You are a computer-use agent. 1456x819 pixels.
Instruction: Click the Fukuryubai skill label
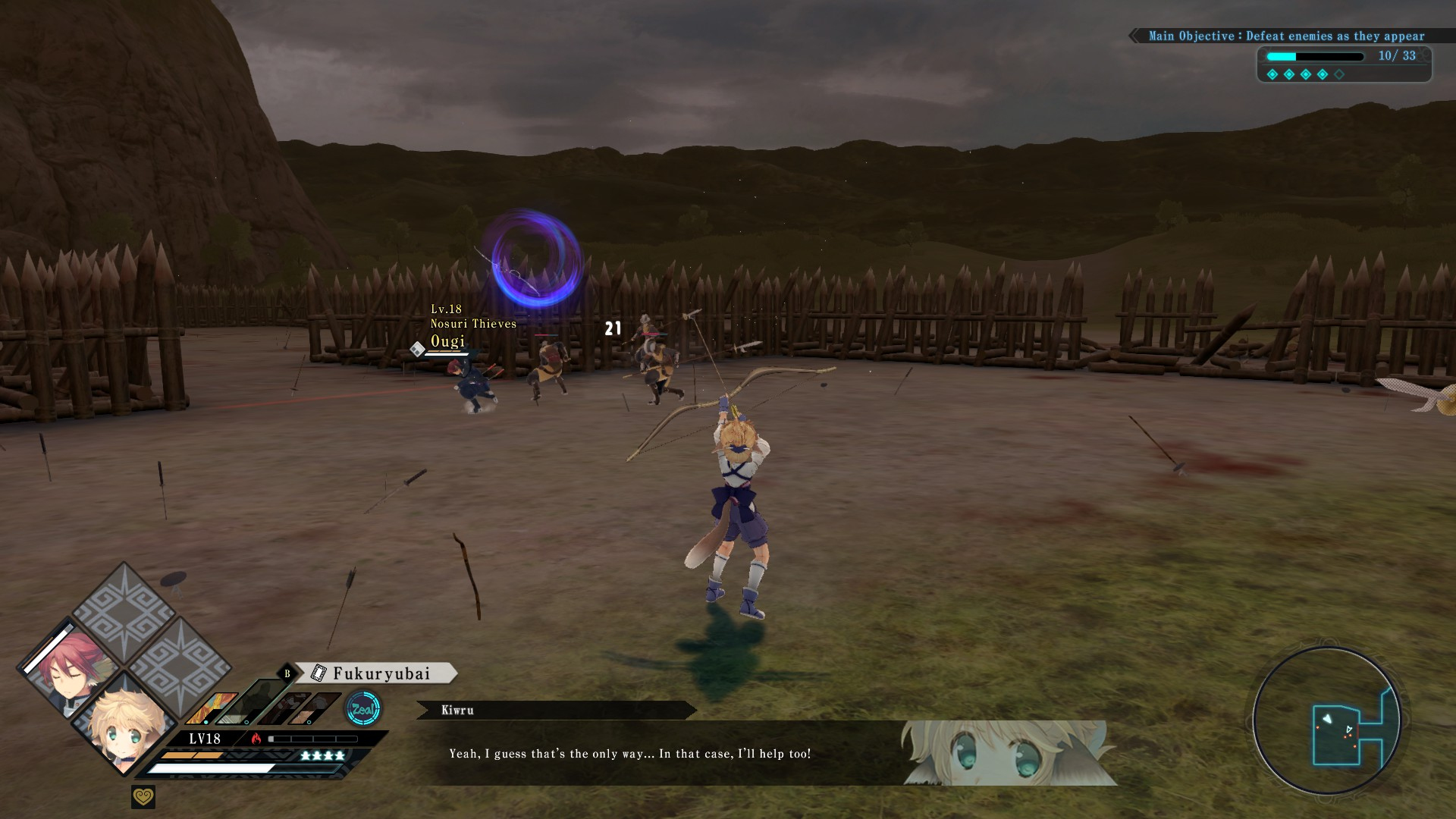[377, 673]
